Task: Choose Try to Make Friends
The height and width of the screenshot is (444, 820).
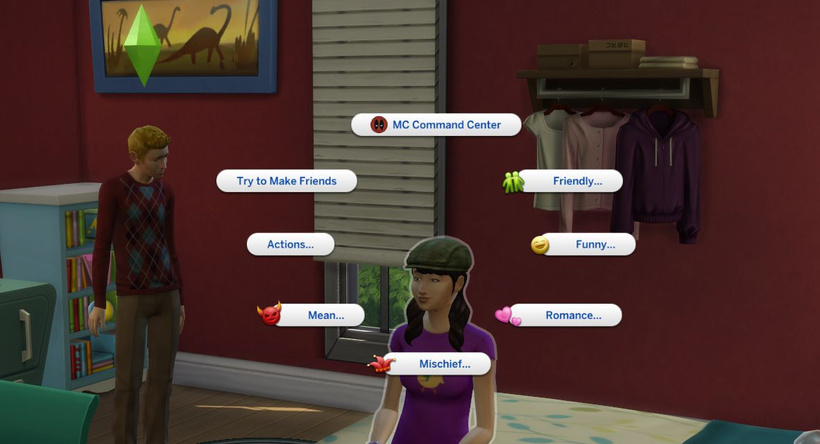Action: 287,181
